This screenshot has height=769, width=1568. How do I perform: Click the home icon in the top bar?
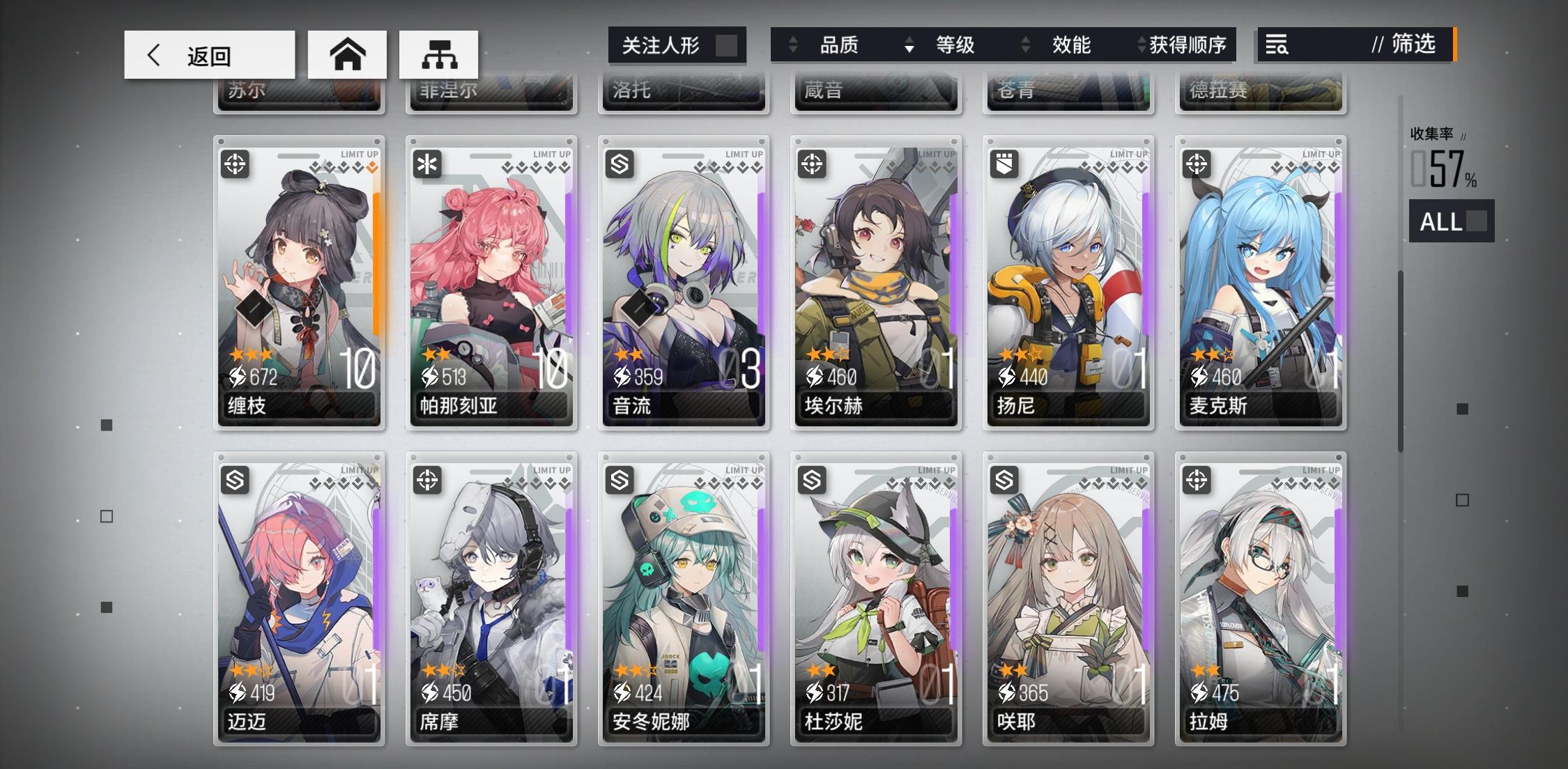tap(348, 54)
